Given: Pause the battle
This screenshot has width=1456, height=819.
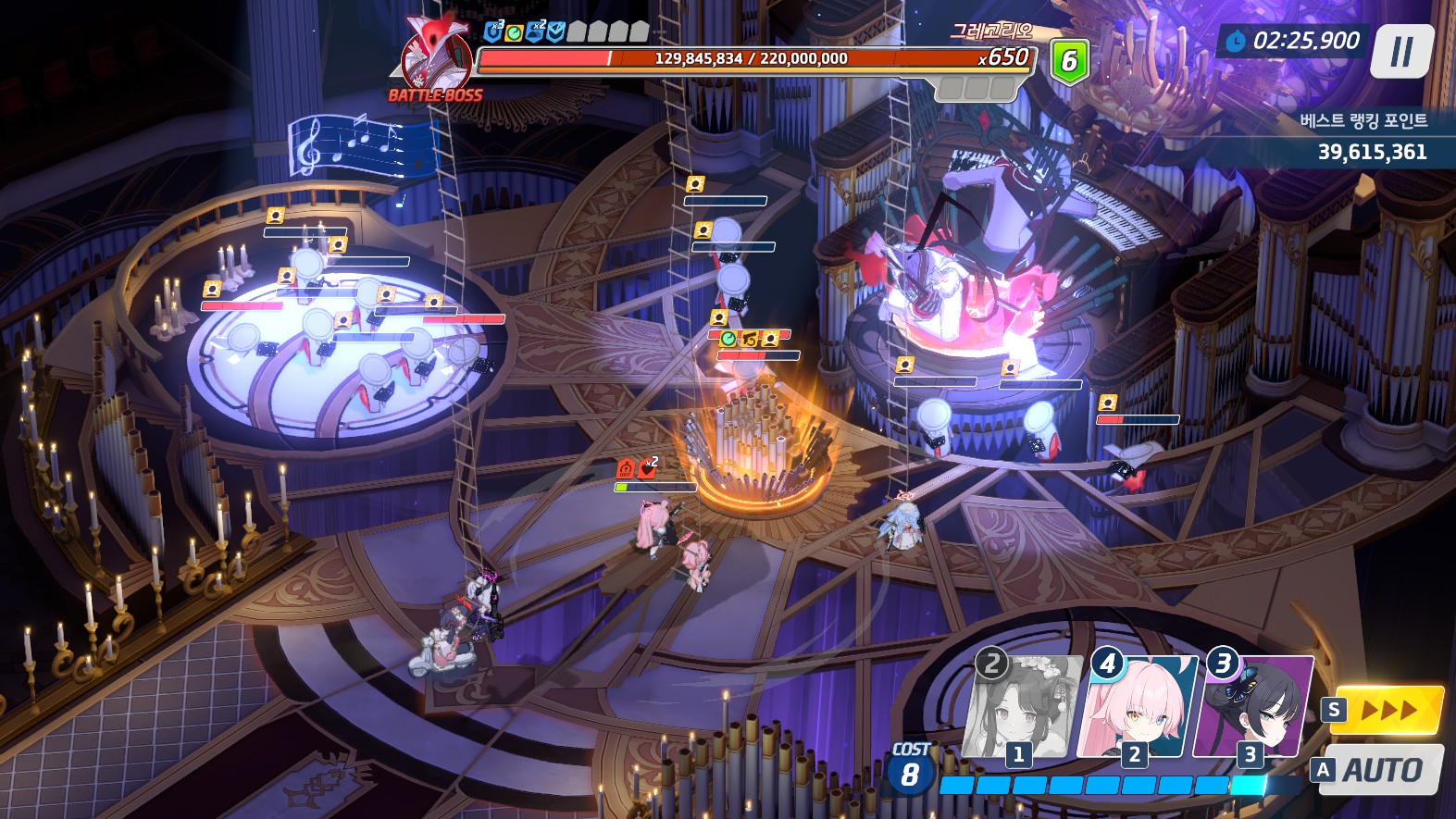Looking at the screenshot, I should tap(1402, 52).
